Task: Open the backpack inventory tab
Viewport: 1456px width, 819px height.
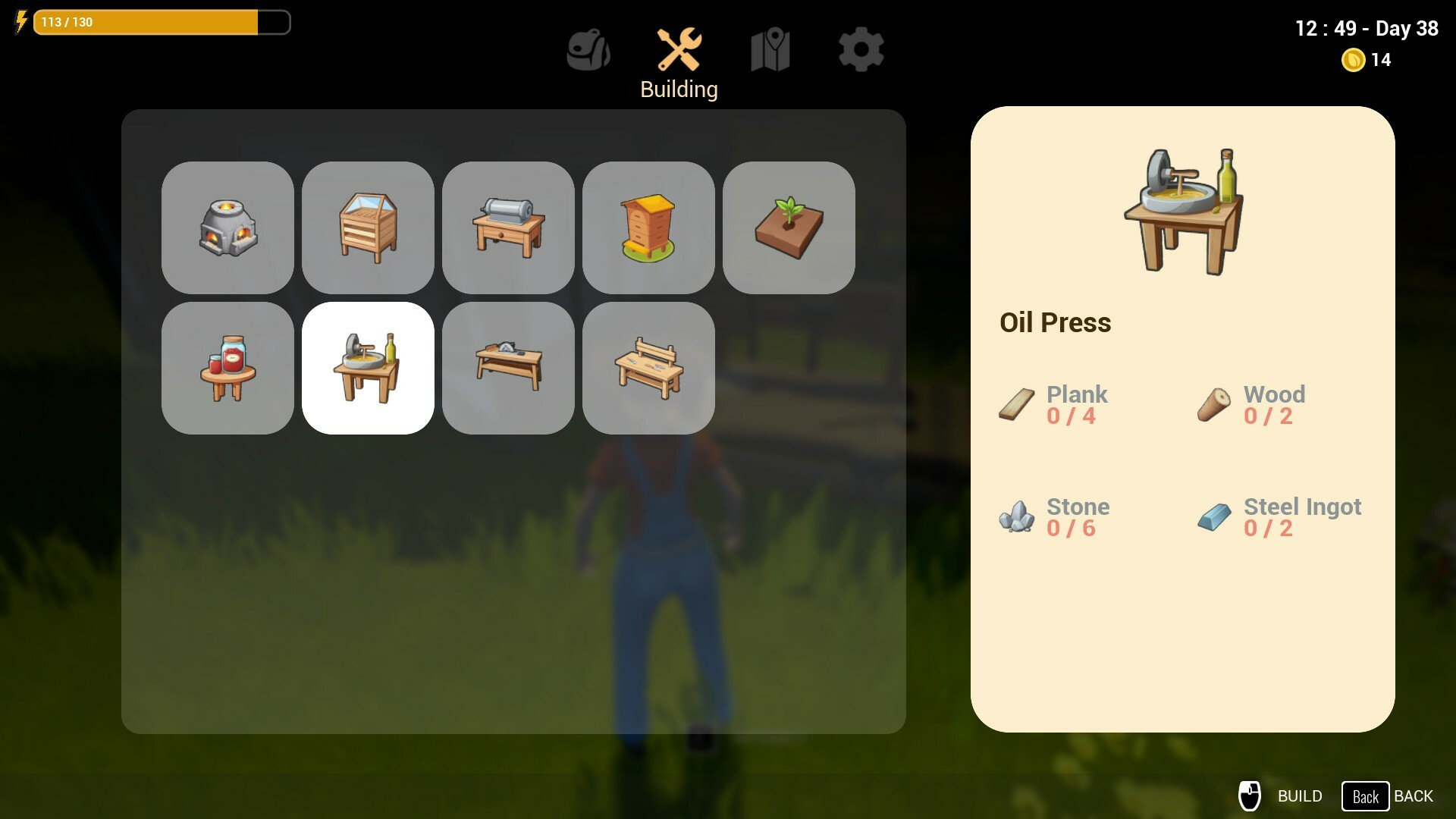Action: point(588,50)
